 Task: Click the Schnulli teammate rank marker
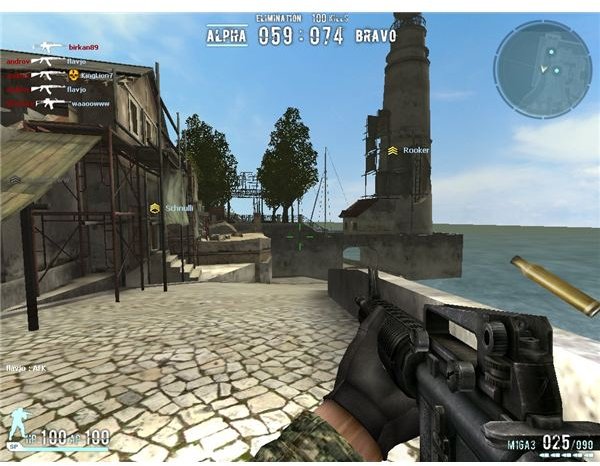[x=155, y=207]
